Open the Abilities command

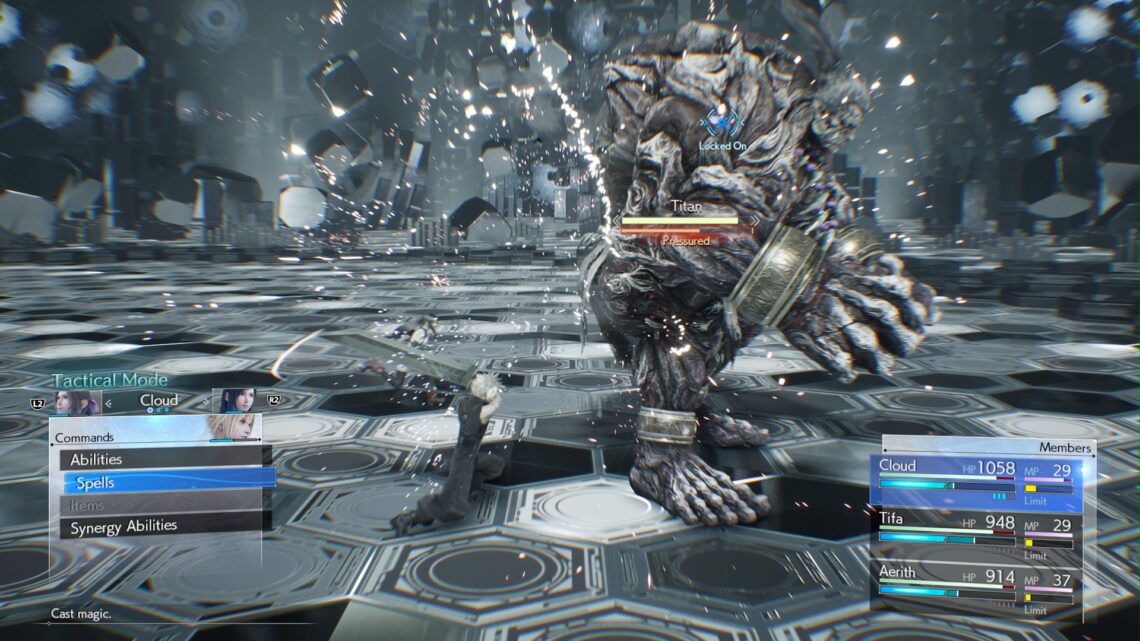(165, 460)
